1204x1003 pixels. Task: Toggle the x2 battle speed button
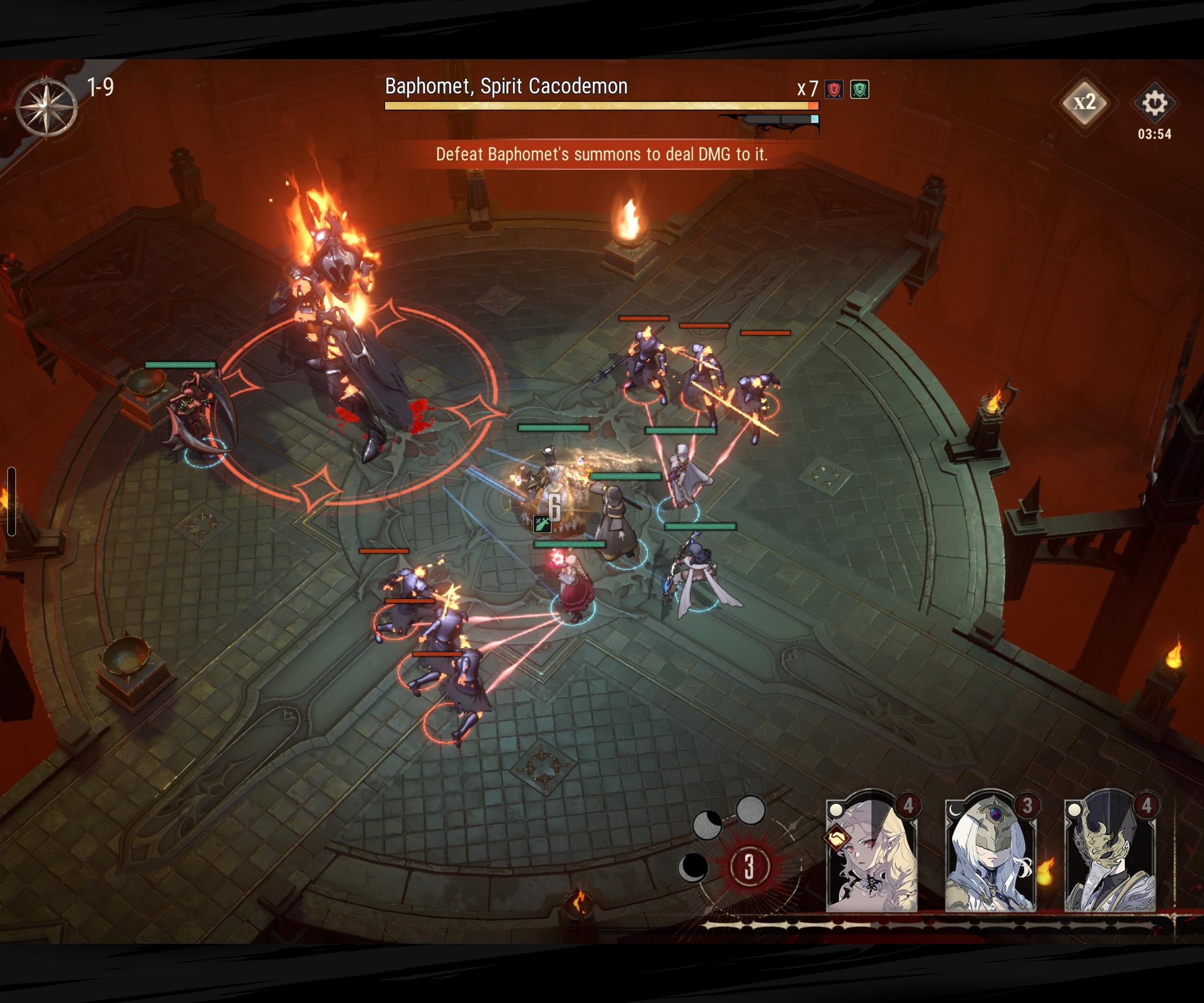tap(1084, 102)
